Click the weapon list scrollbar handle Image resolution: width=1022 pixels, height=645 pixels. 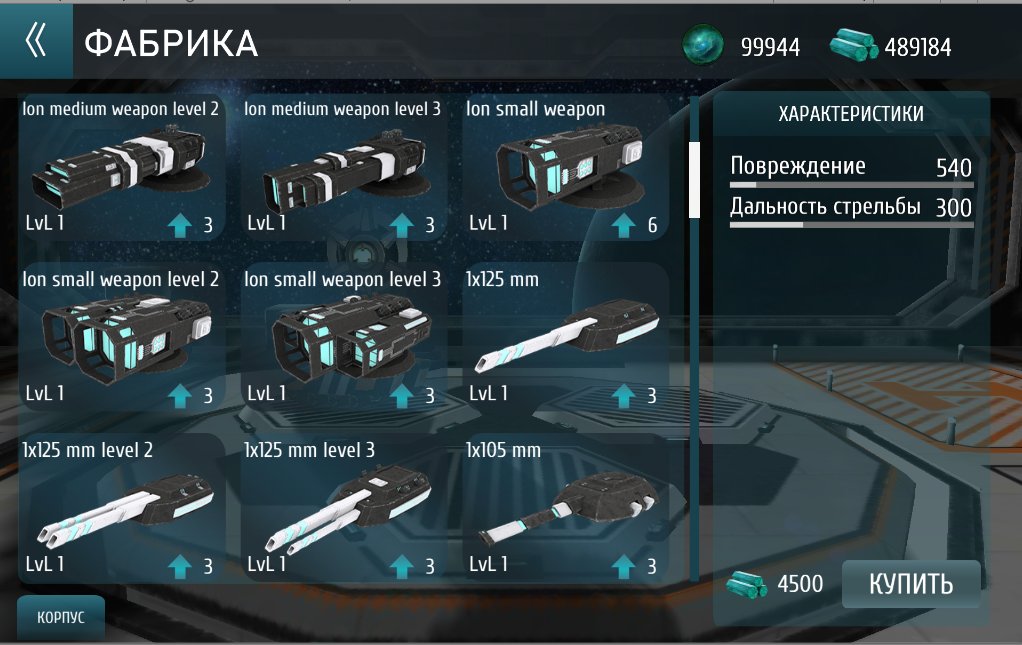tap(694, 179)
